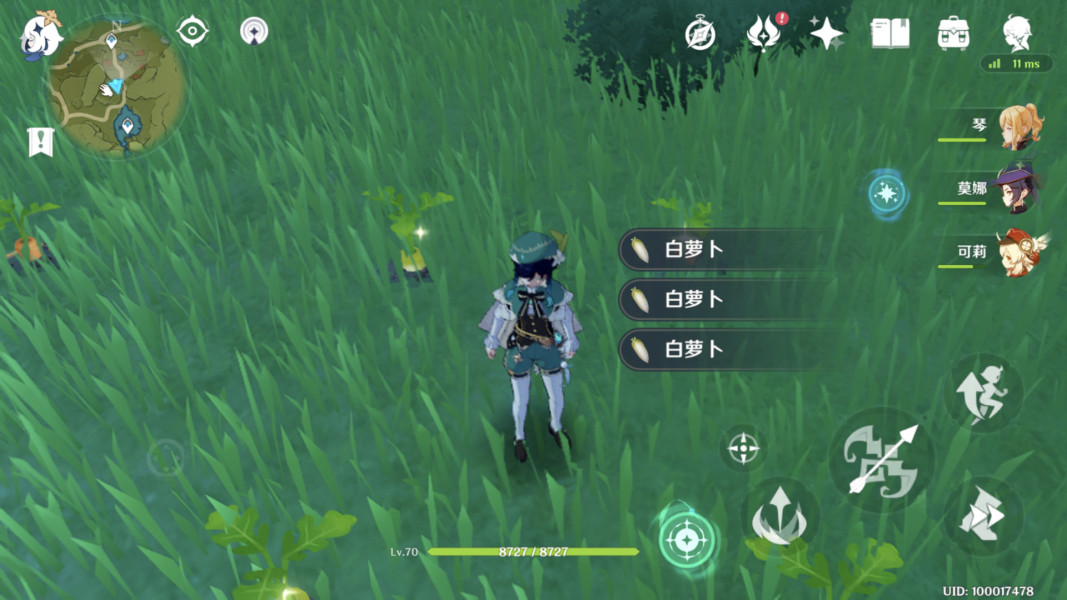Open the backpack inventory
The width and height of the screenshot is (1067, 600).
(x=953, y=33)
